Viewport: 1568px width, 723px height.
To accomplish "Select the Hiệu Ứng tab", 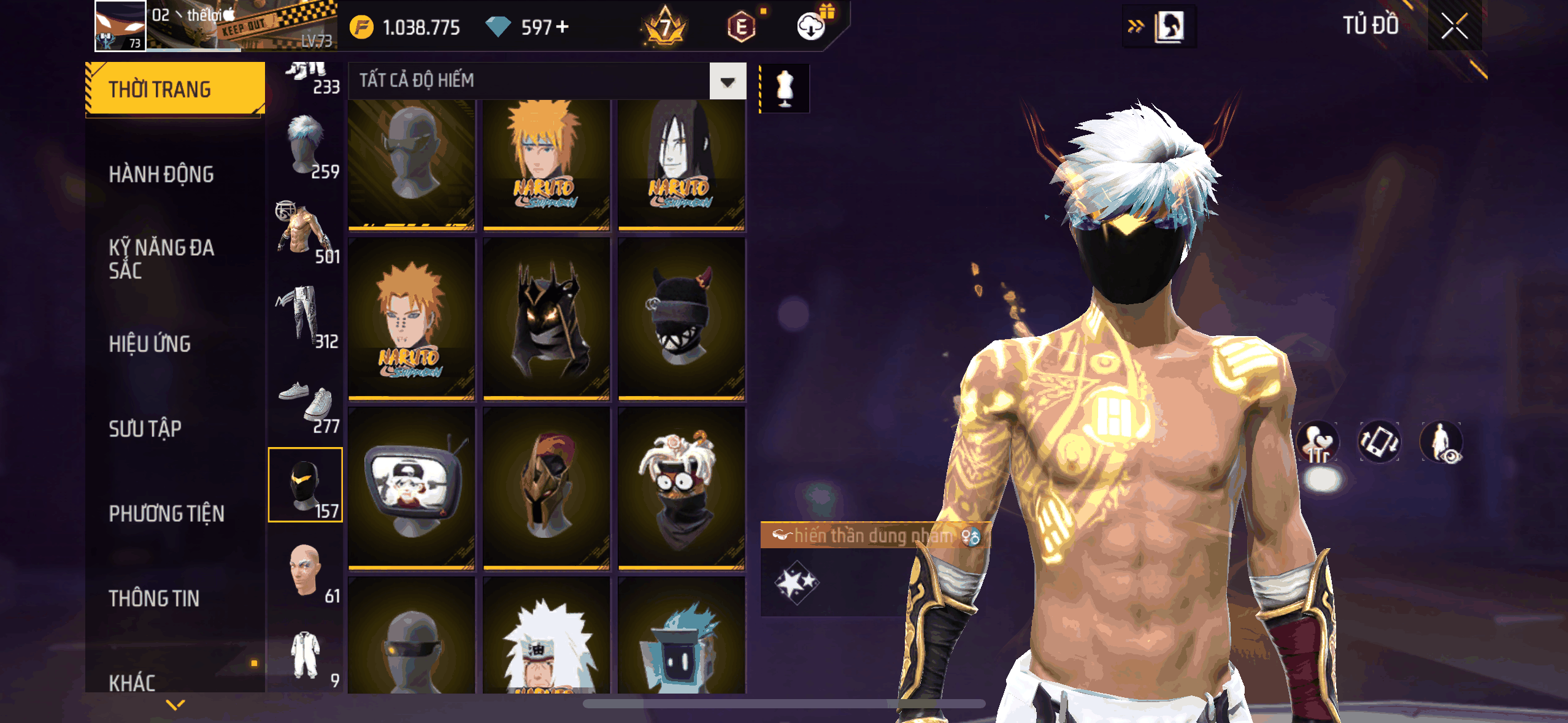I will click(150, 343).
